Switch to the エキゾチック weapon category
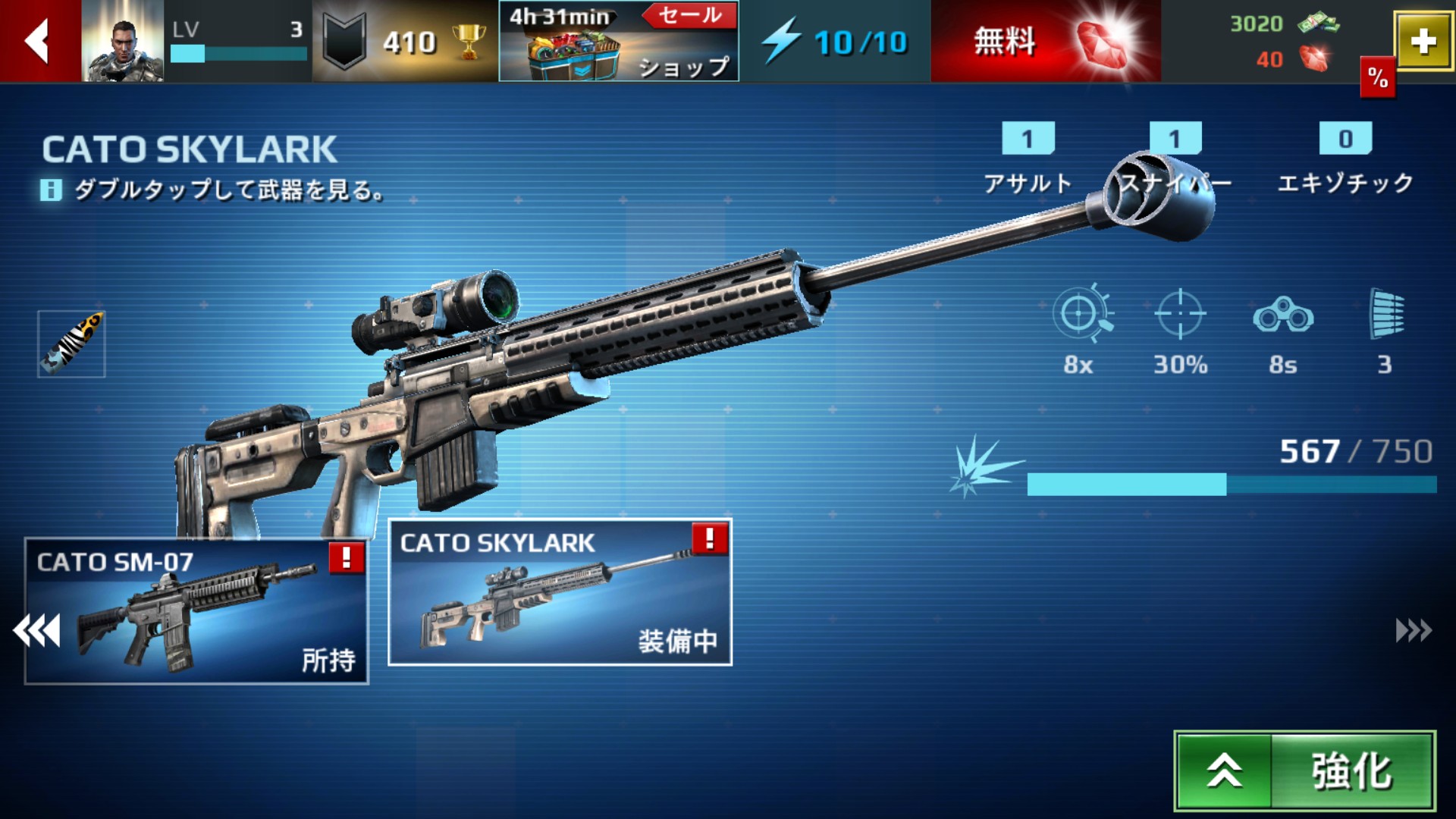Viewport: 1456px width, 819px height. (1345, 159)
